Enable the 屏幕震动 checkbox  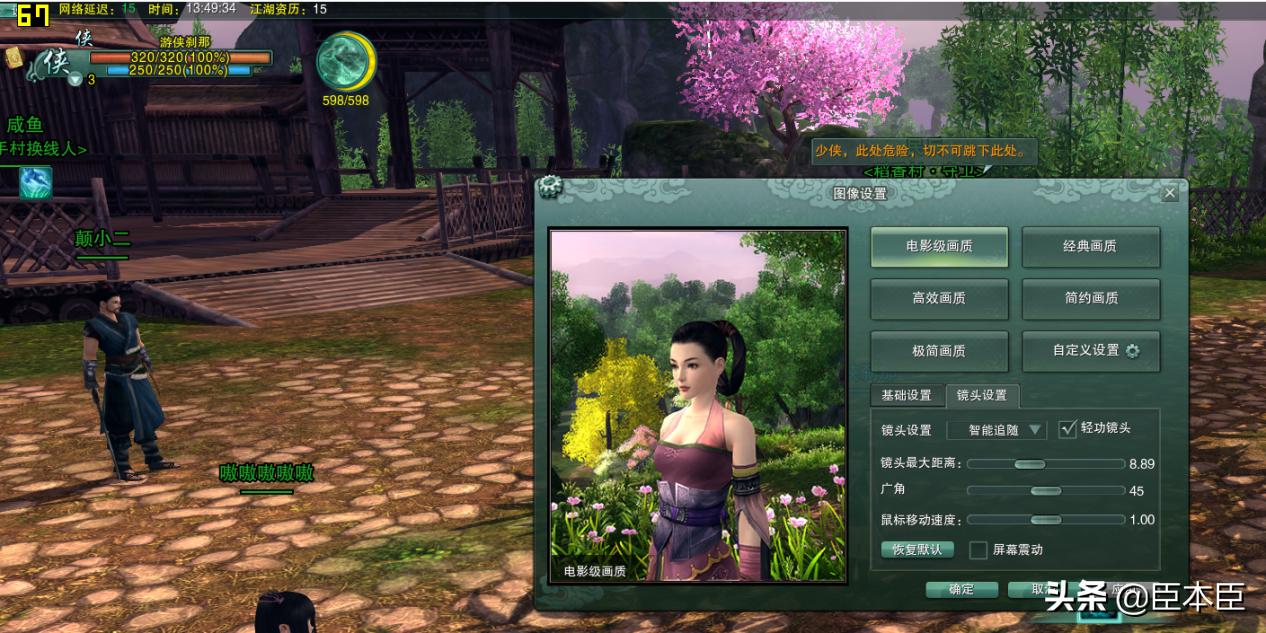pyautogui.click(x=978, y=550)
